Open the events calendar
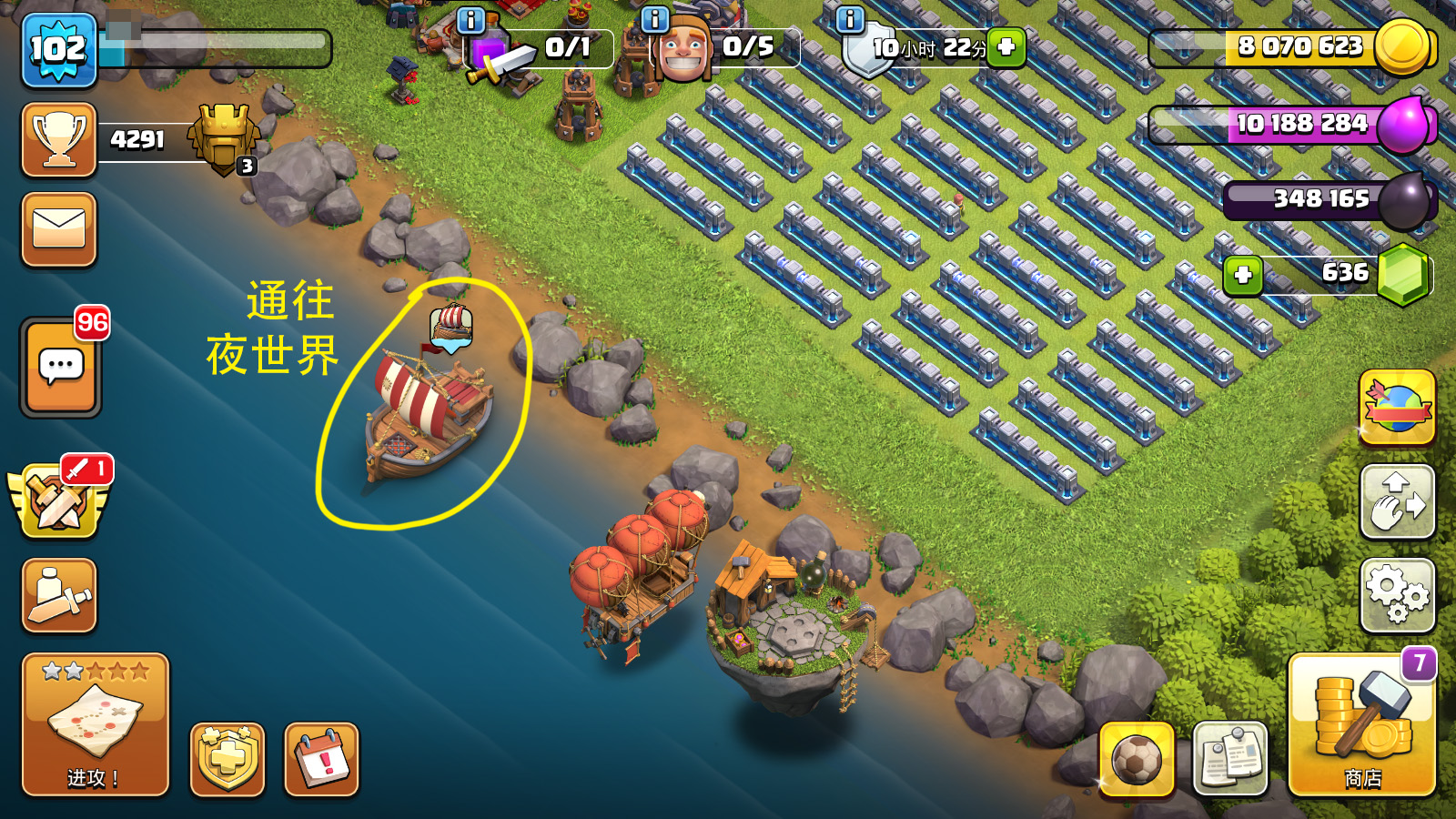Screen dimensions: 1456x819 [321, 759]
